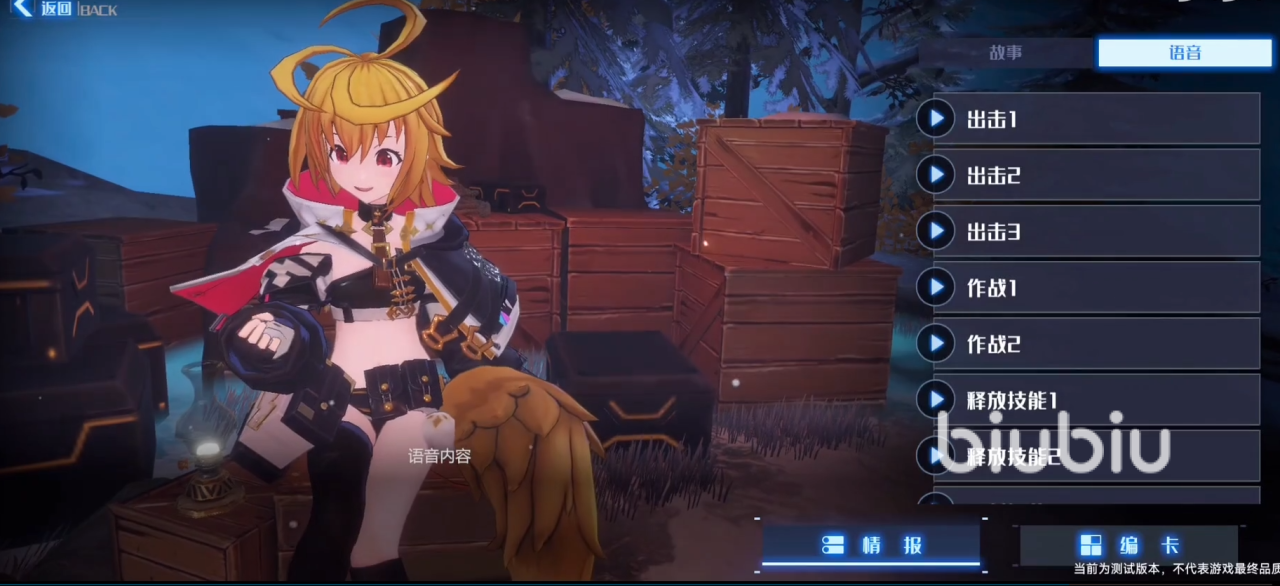The width and height of the screenshot is (1280, 586).
Task: Open the 编卡 card editing screen
Action: click(1128, 545)
